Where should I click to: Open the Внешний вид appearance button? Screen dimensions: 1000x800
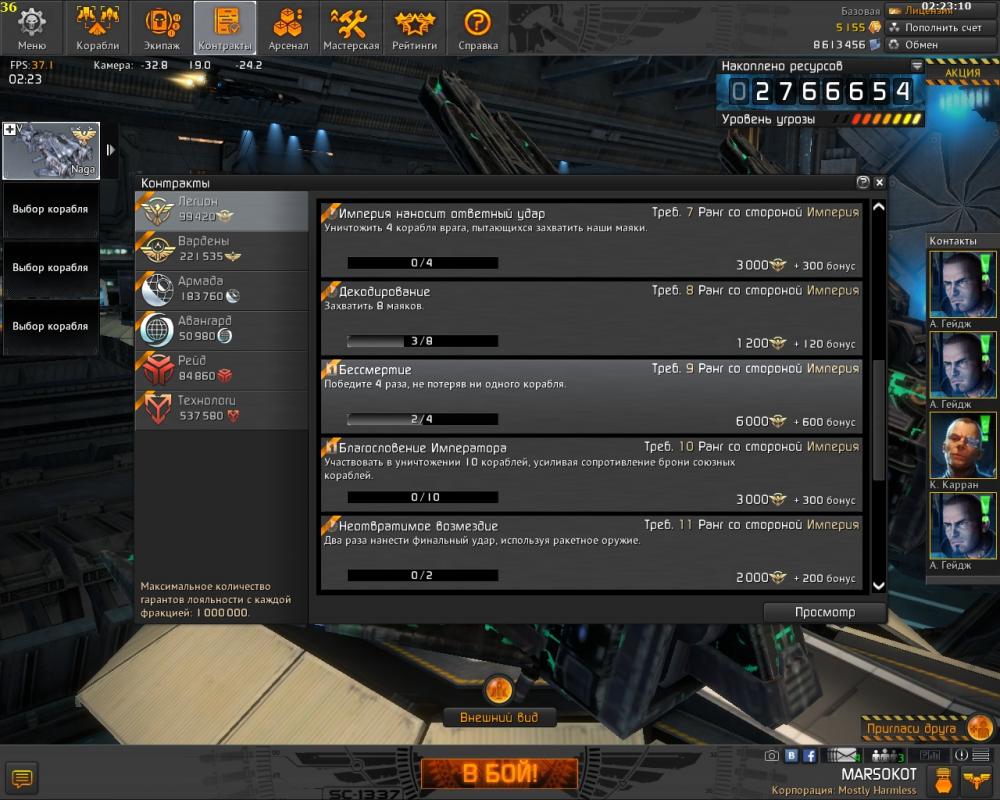click(499, 717)
